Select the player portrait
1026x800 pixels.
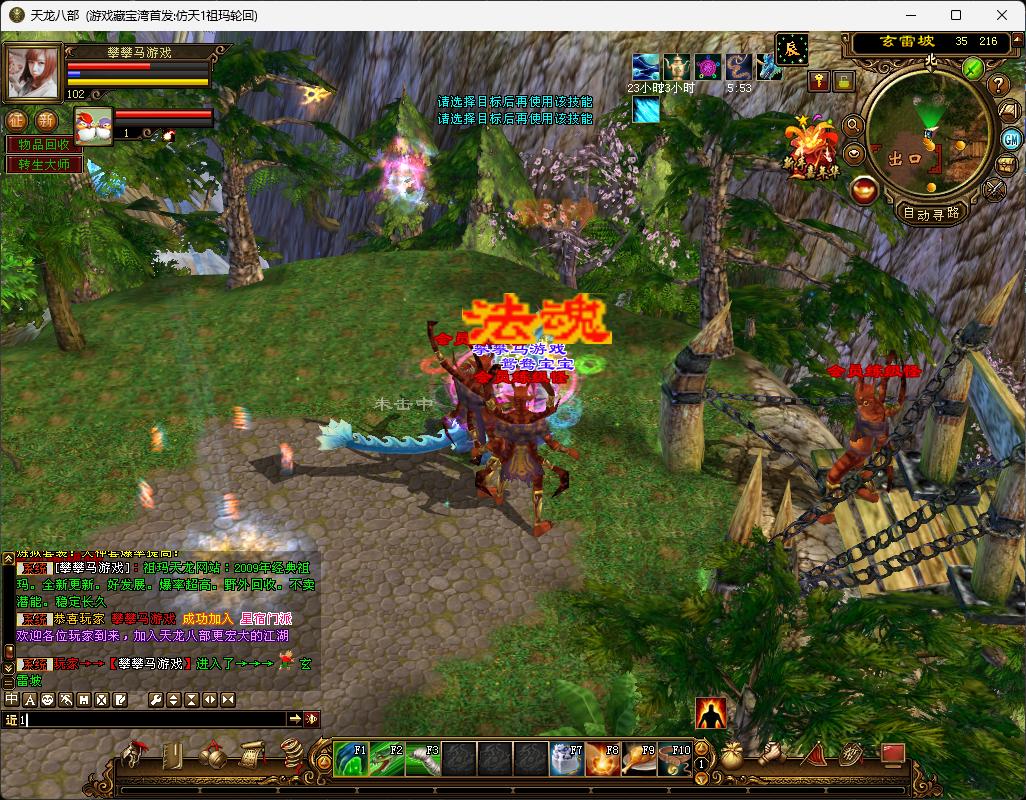click(x=33, y=72)
